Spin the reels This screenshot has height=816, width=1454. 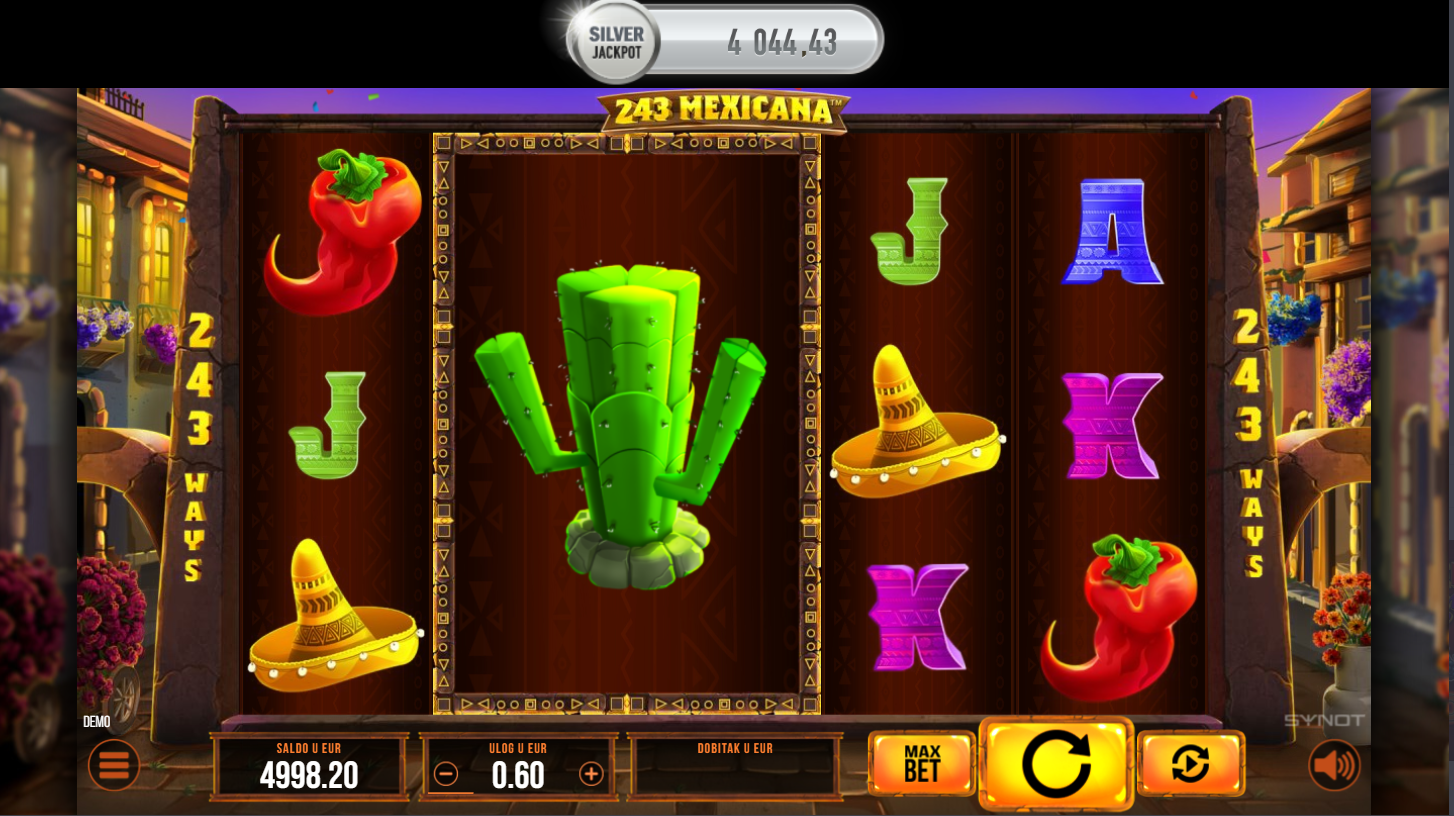tap(1056, 764)
